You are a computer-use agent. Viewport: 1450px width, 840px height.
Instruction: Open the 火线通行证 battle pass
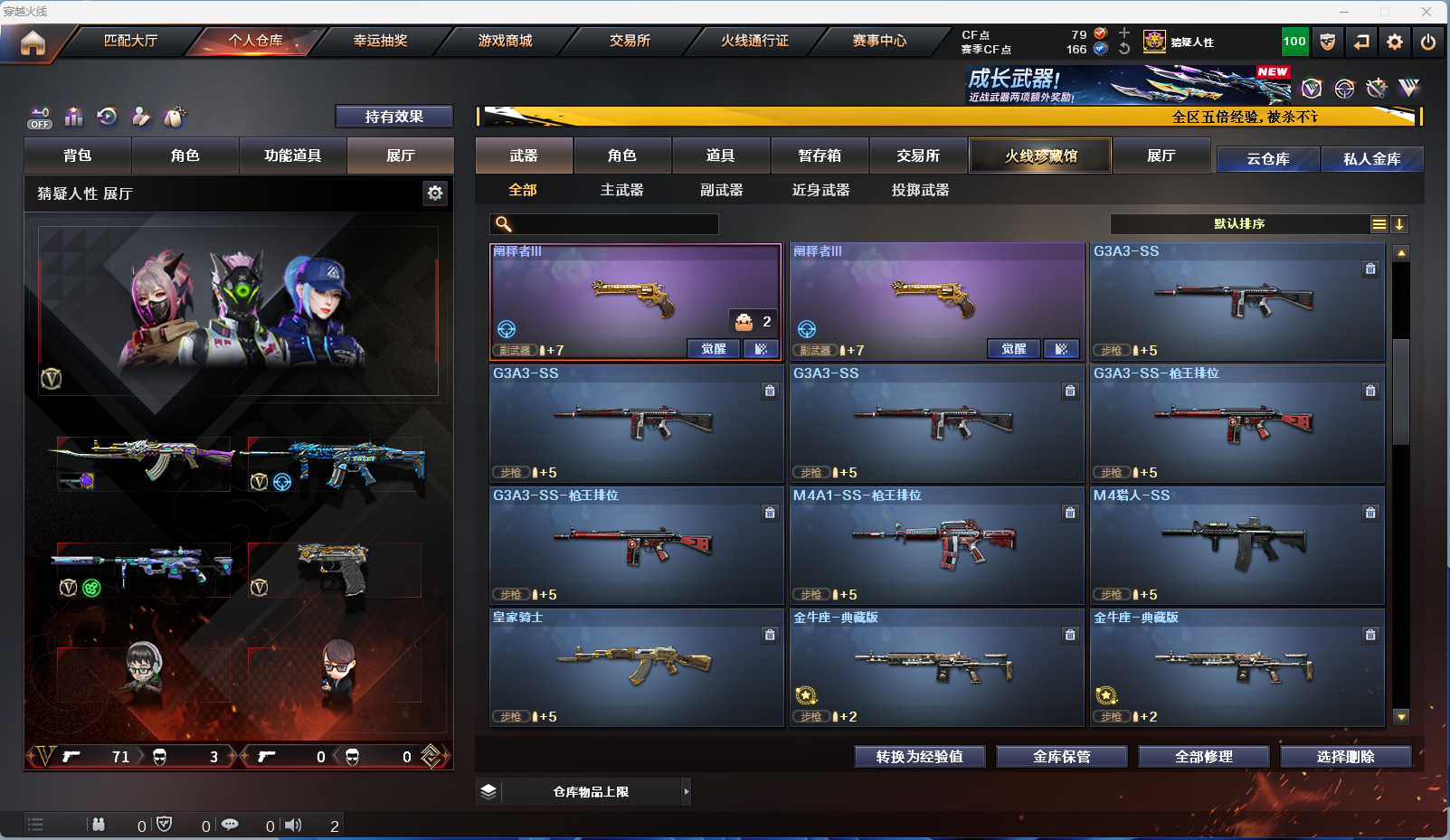click(754, 41)
